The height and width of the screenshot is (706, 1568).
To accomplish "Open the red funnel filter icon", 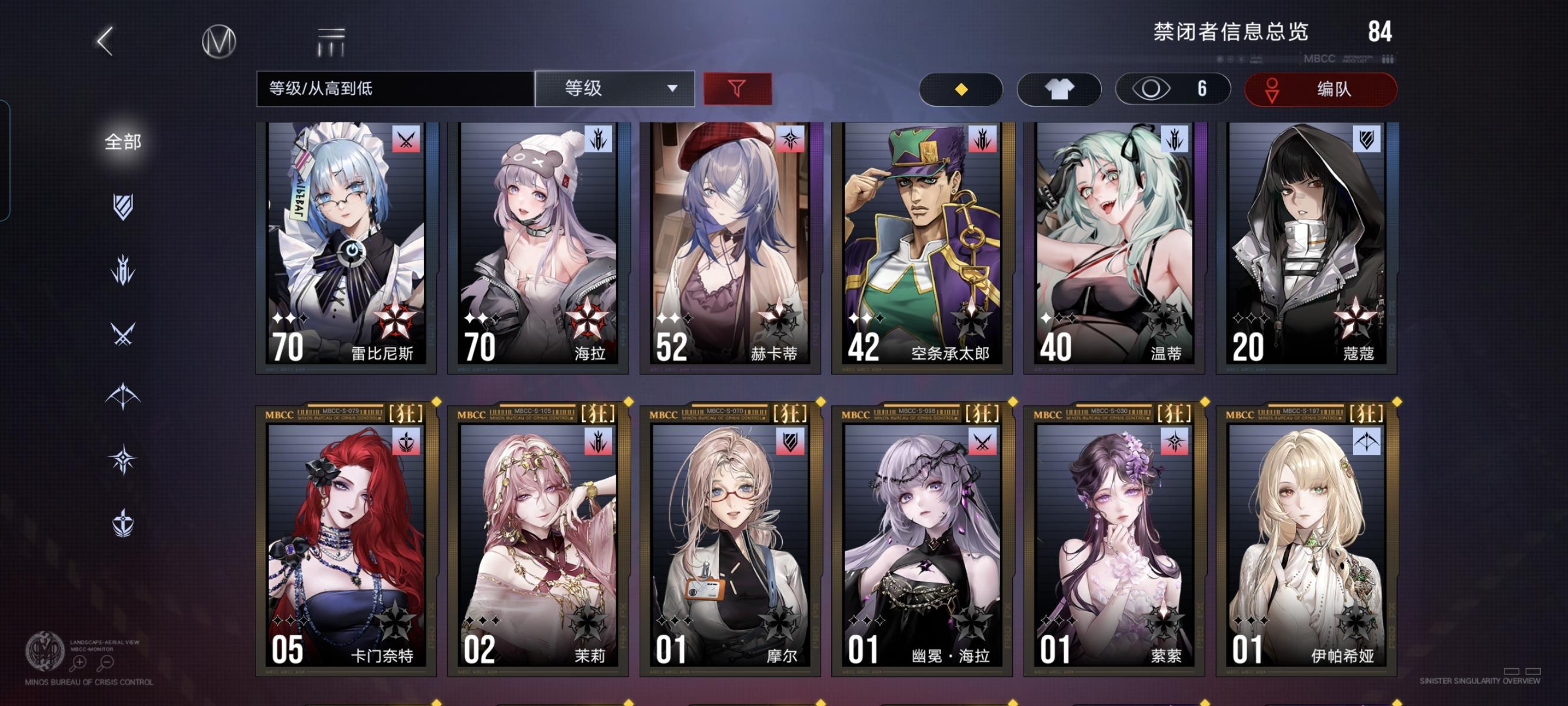I will coord(736,89).
